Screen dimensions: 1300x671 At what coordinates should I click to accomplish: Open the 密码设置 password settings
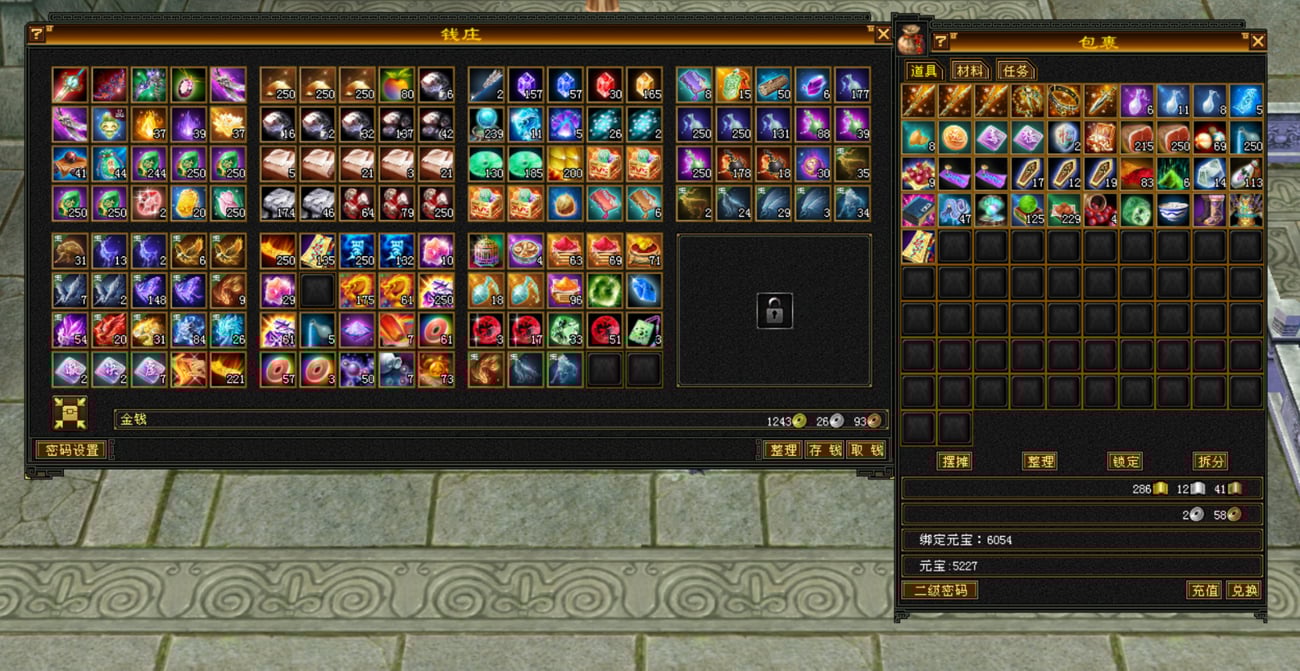[70, 450]
